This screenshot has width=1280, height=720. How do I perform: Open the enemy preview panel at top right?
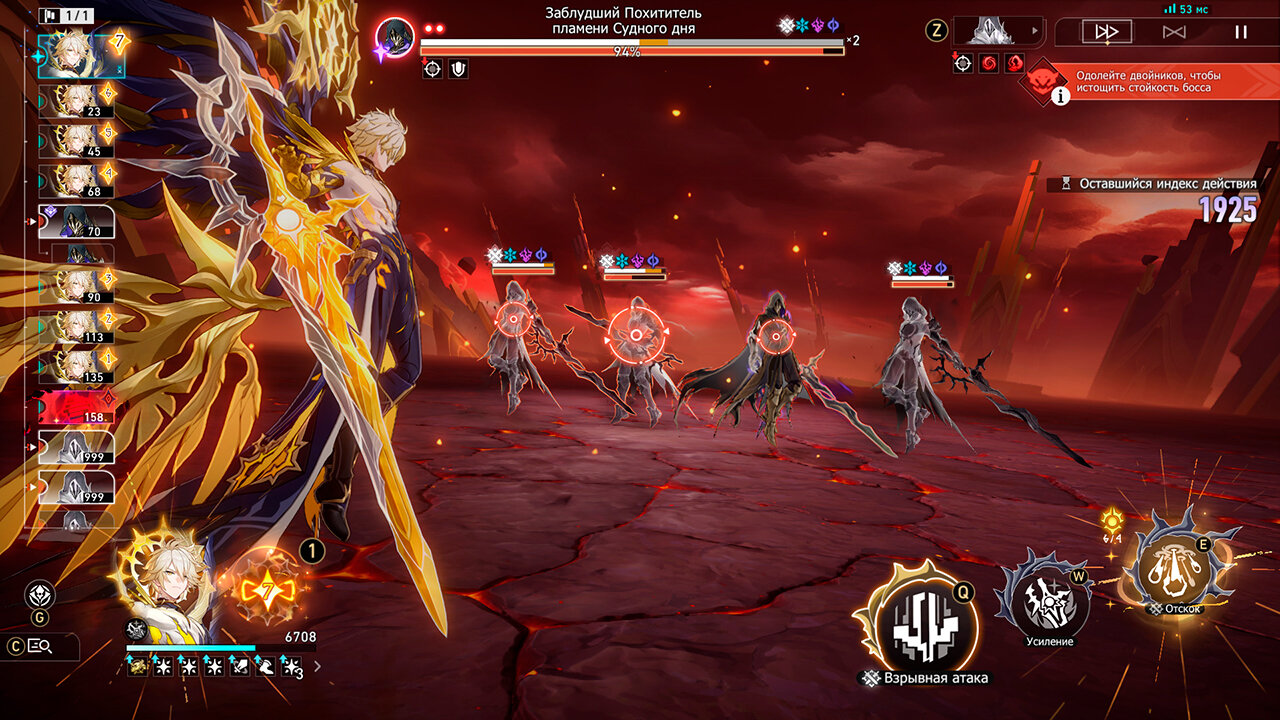[997, 31]
